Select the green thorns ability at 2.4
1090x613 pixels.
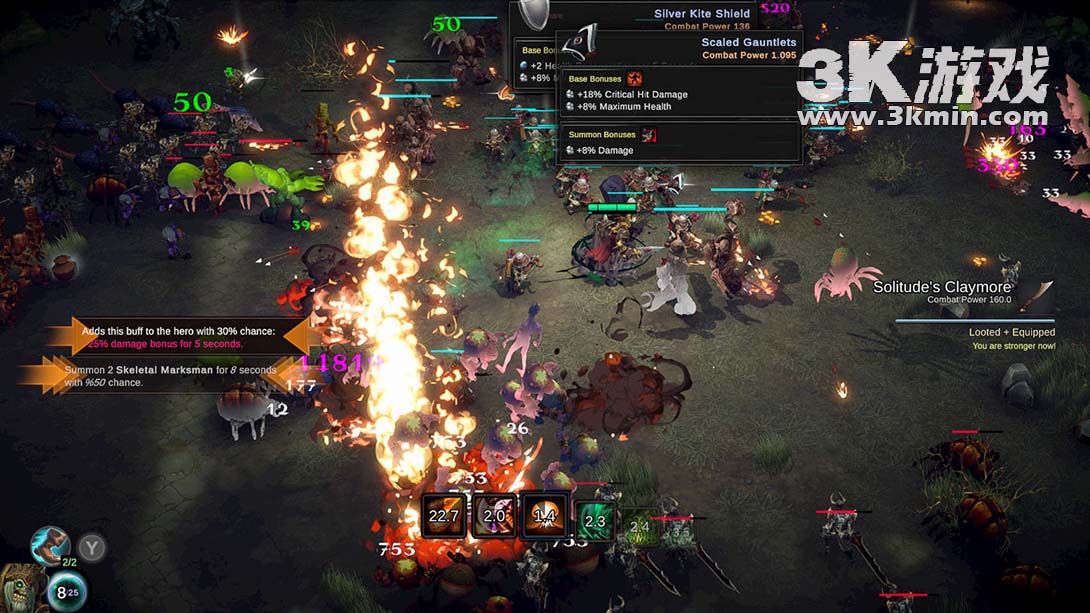coord(640,526)
